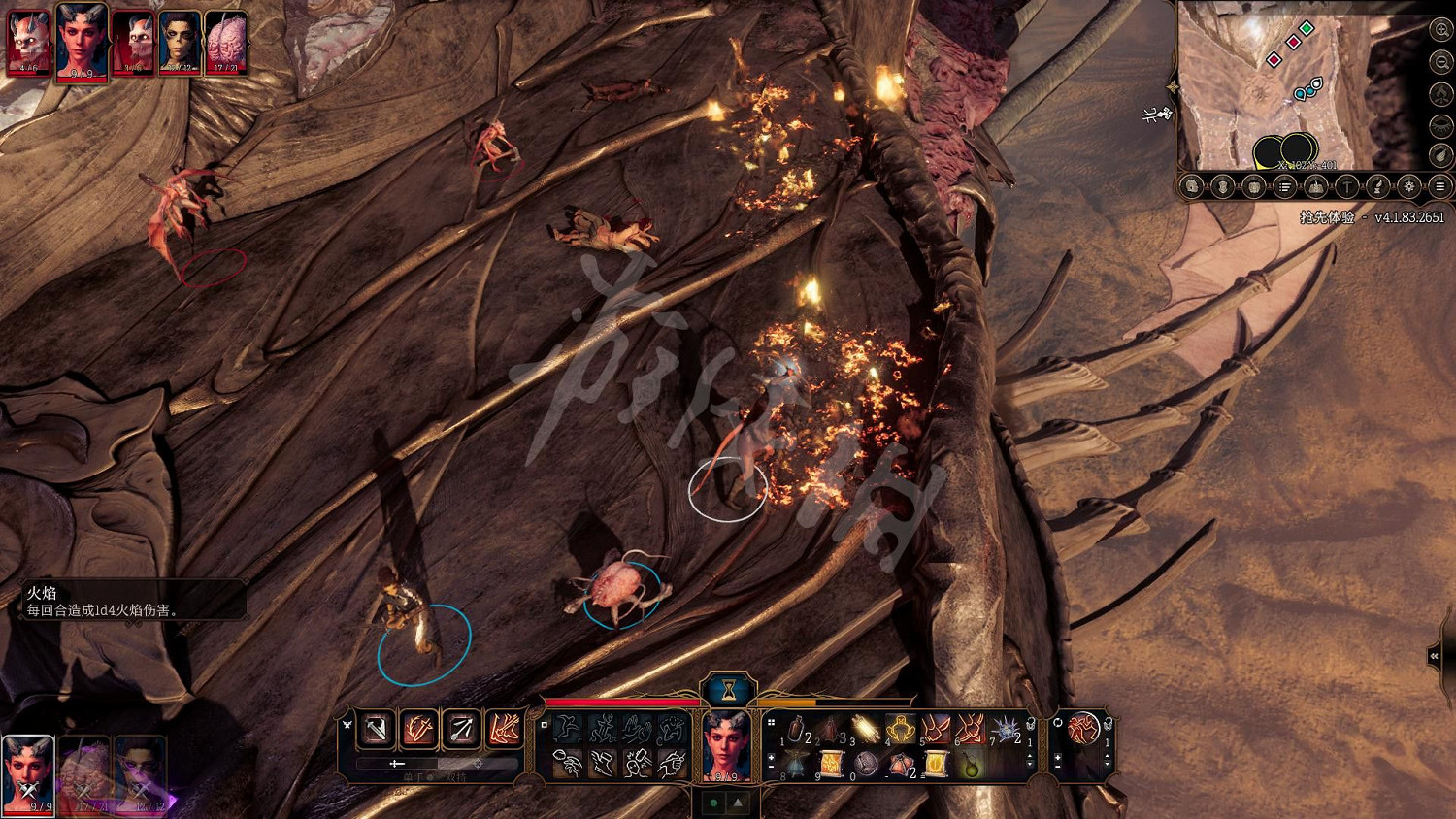
Task: Select the horned tiefling party portrait bottom-left
Action: pyautogui.click(x=27, y=773)
